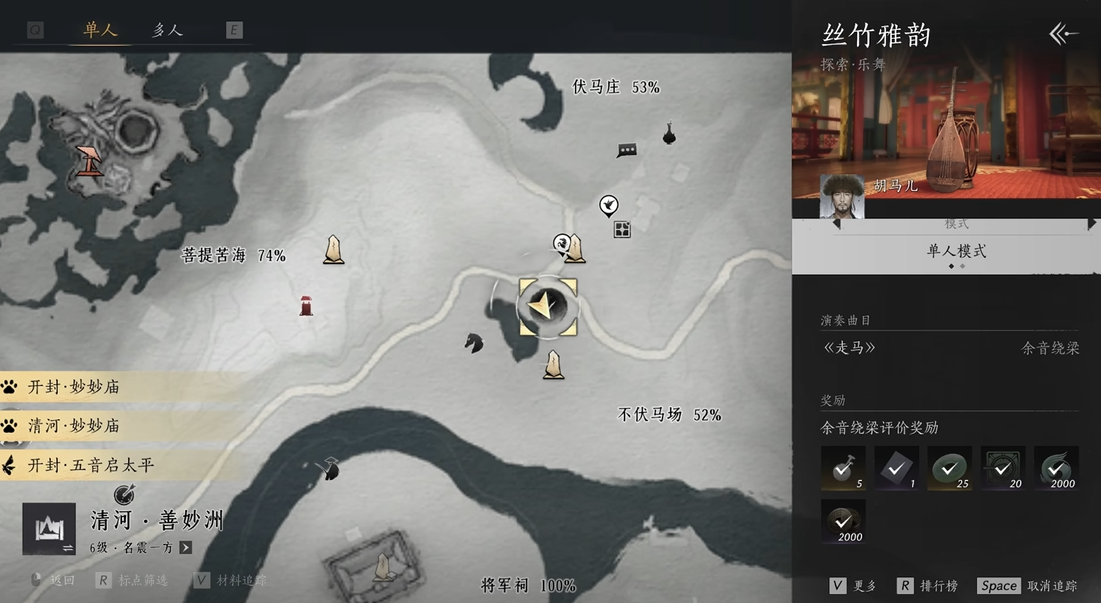Image resolution: width=1101 pixels, height=603 pixels.
Task: Click the stone tablet marker near 菩提苦海
Action: pos(333,250)
